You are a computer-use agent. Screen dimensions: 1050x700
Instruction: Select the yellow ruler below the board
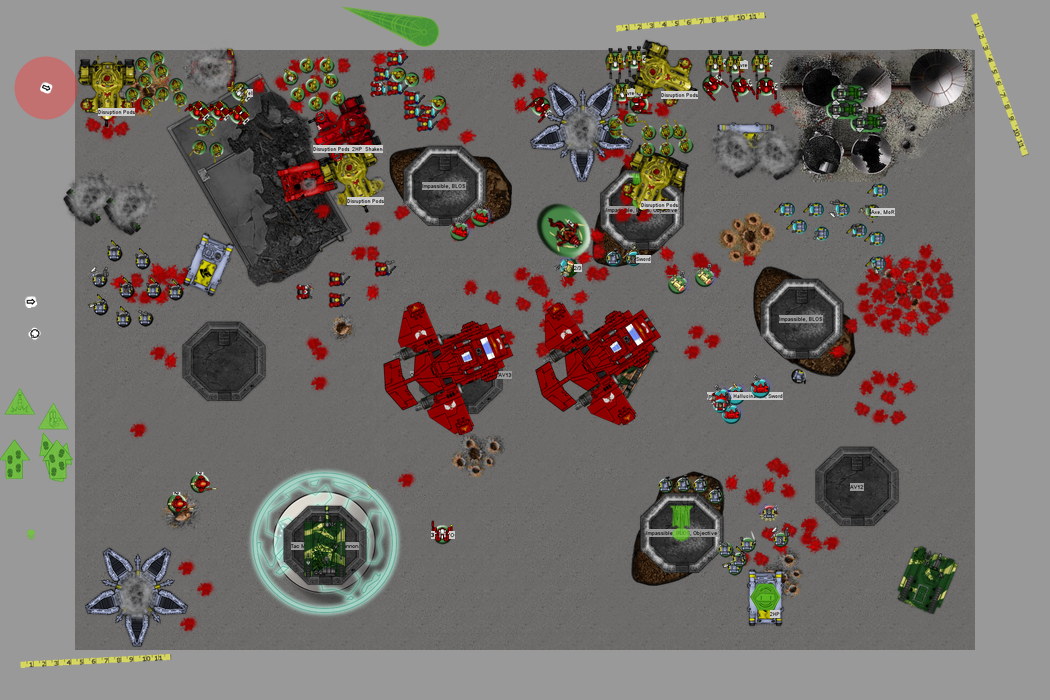coord(95,660)
